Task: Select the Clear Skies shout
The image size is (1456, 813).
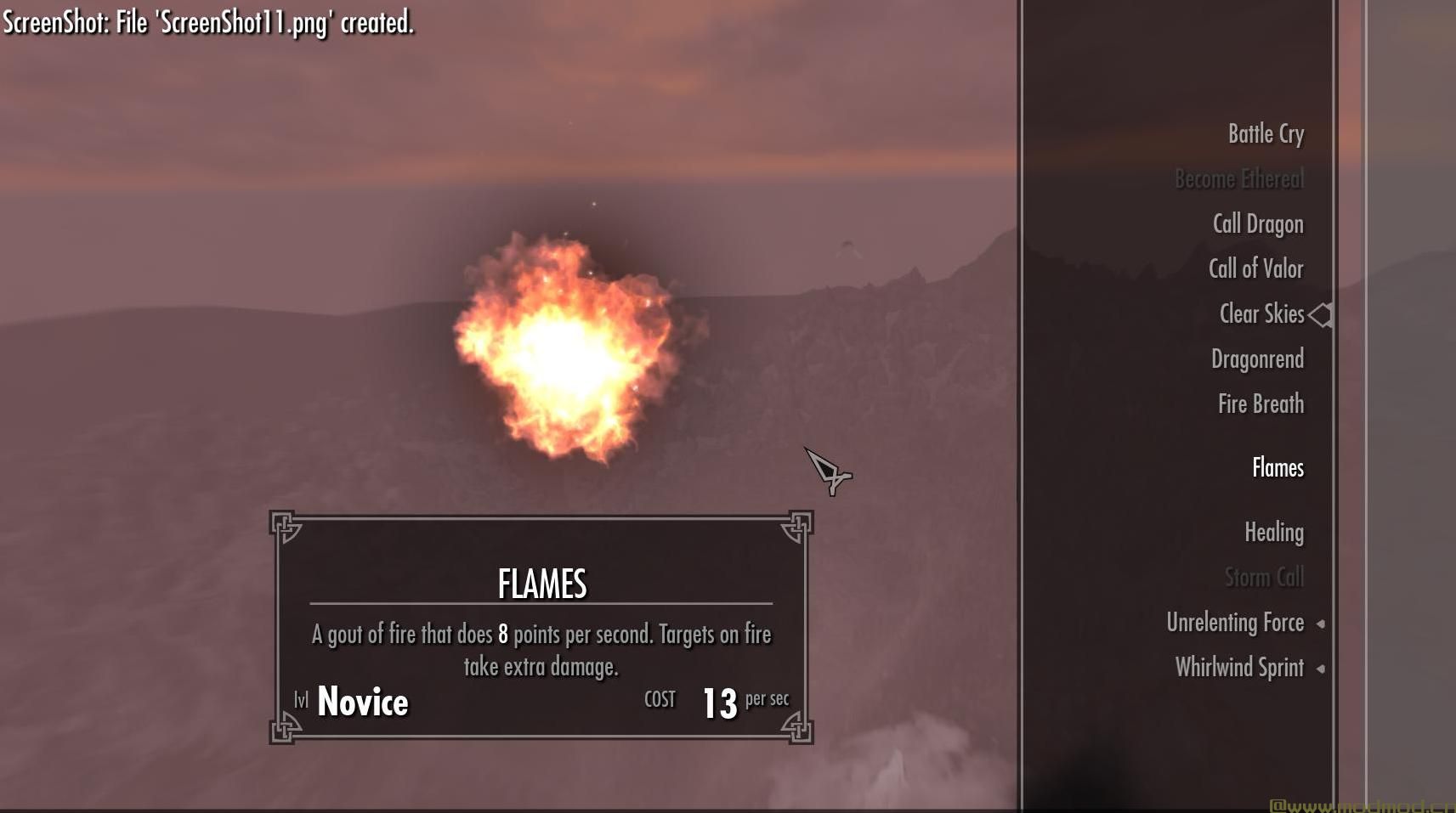Action: point(1261,314)
